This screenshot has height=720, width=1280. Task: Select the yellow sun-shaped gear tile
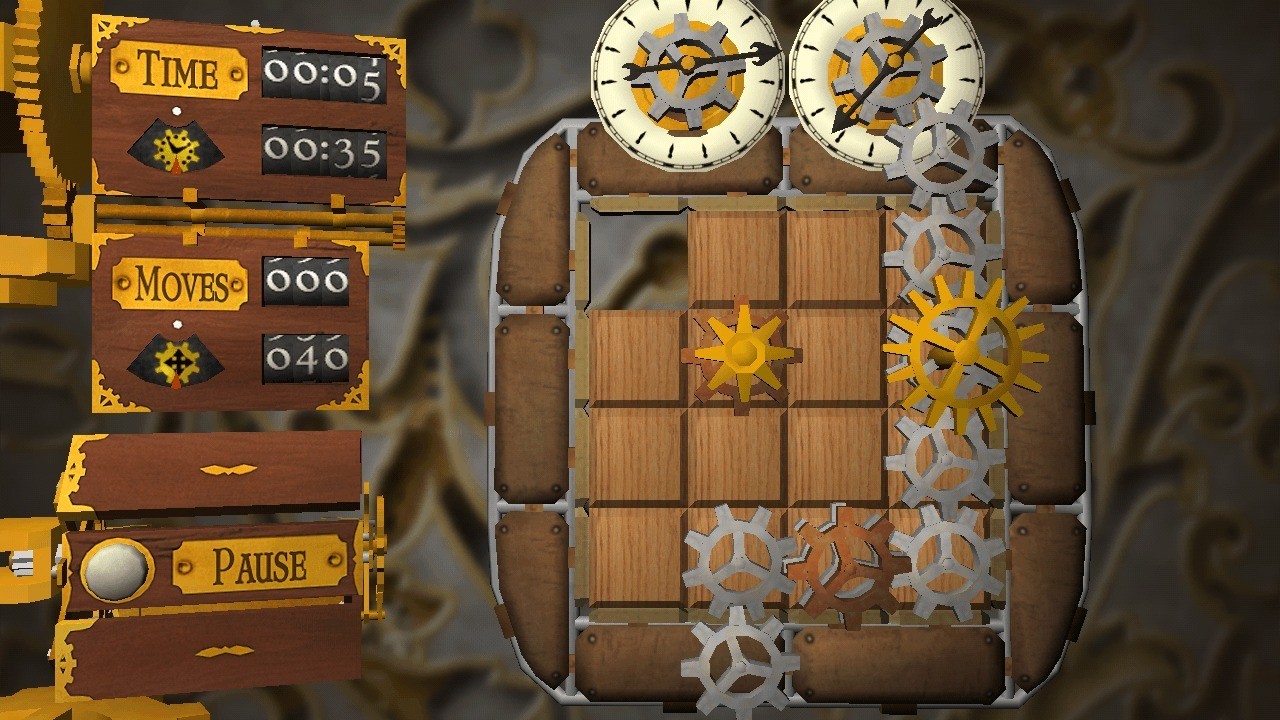[x=741, y=352]
